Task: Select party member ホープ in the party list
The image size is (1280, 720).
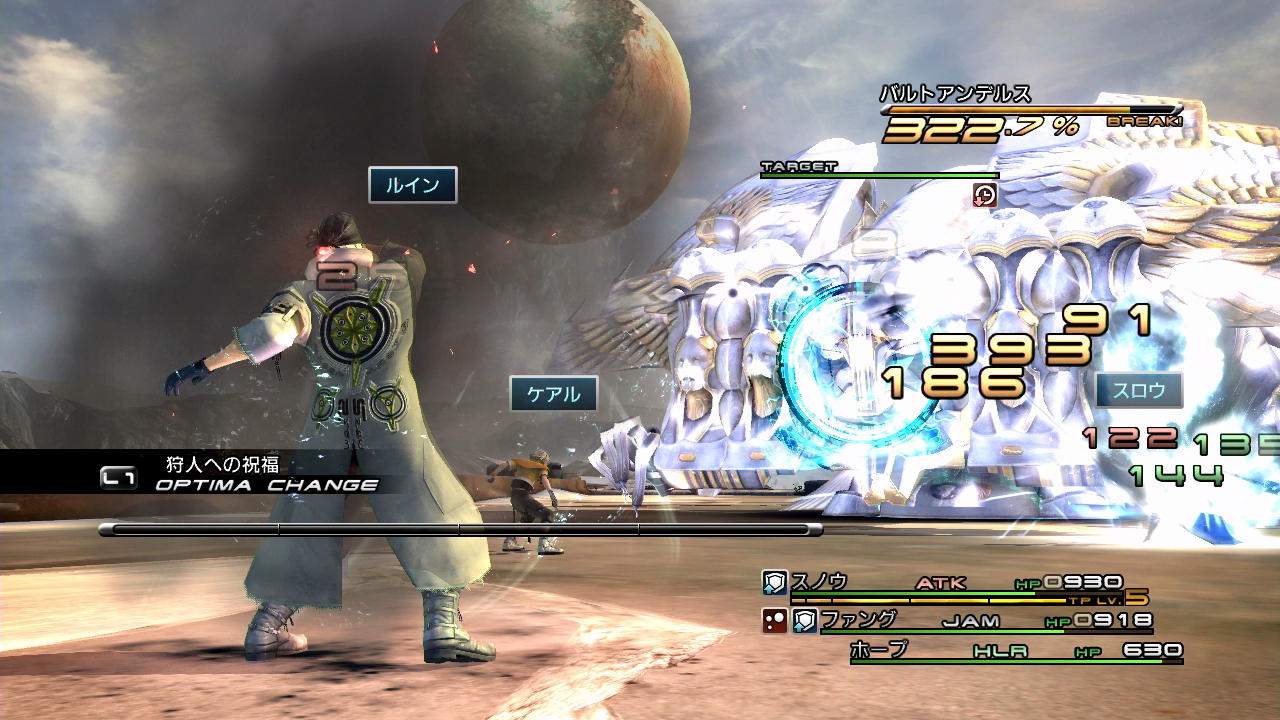Action: tap(879, 650)
